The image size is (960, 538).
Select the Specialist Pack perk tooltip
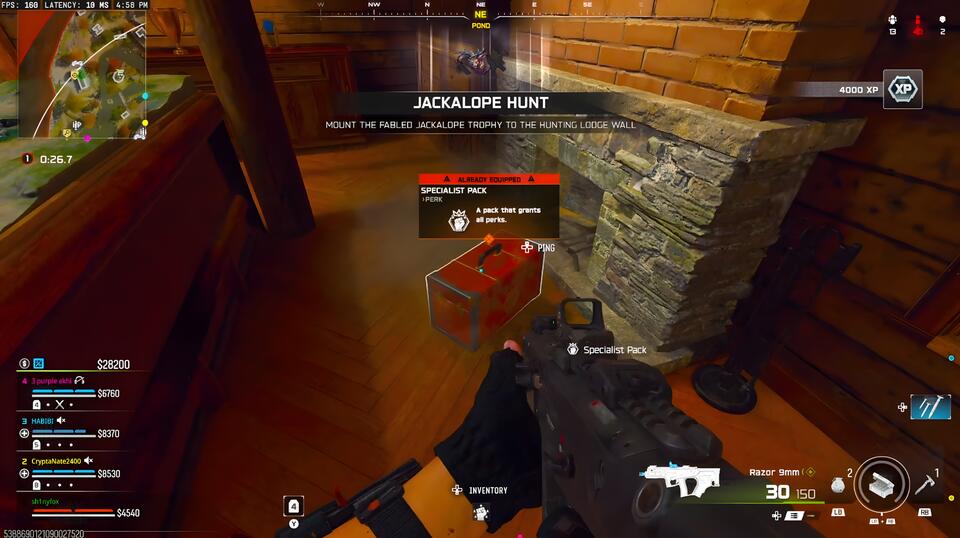pos(481,207)
